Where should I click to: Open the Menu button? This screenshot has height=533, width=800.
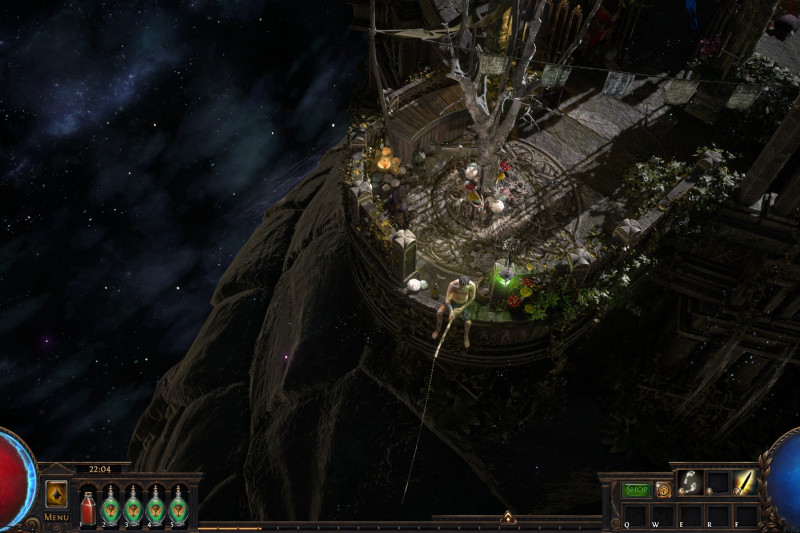click(56, 517)
